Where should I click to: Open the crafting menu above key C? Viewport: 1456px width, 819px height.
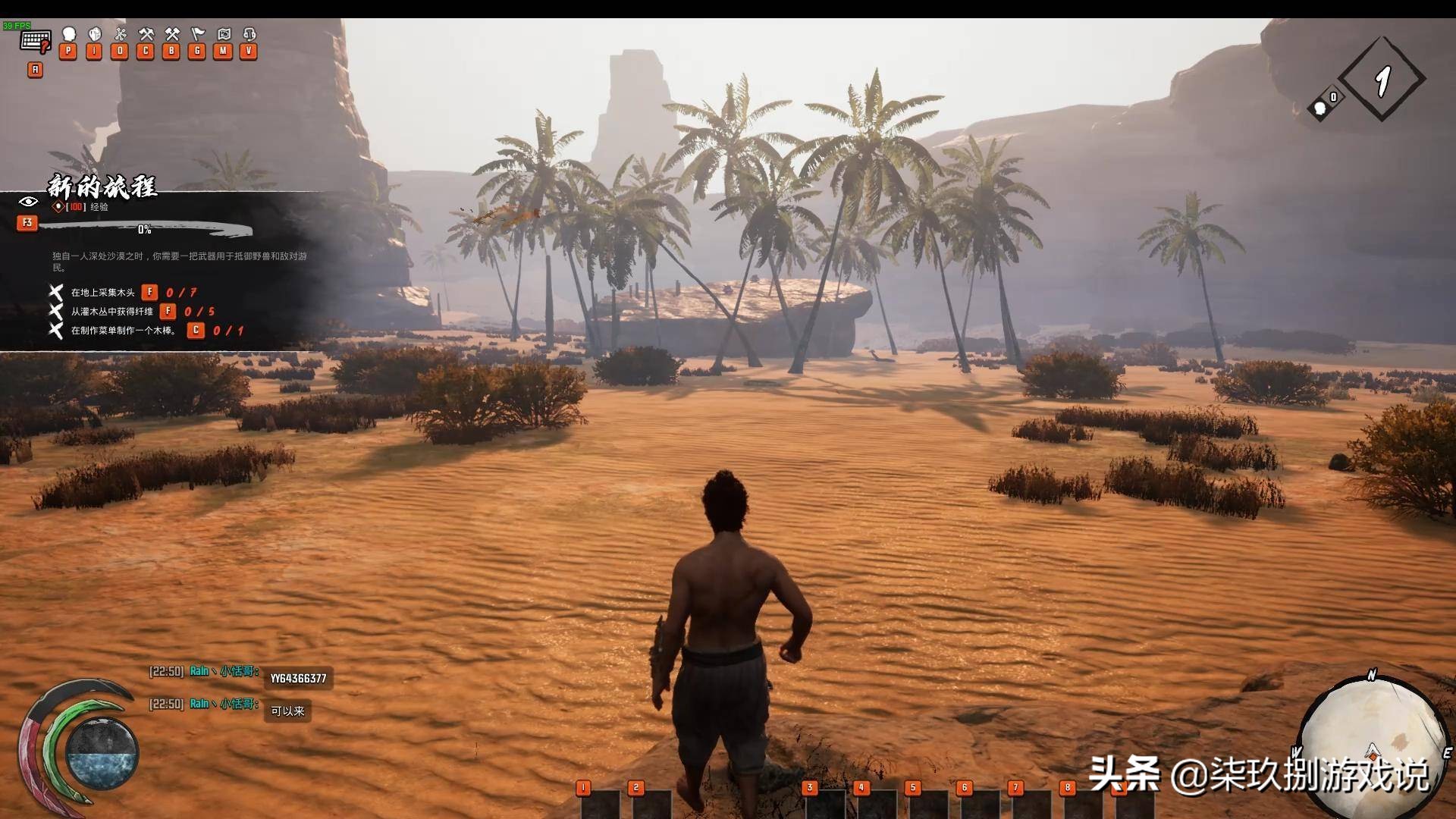click(x=146, y=35)
